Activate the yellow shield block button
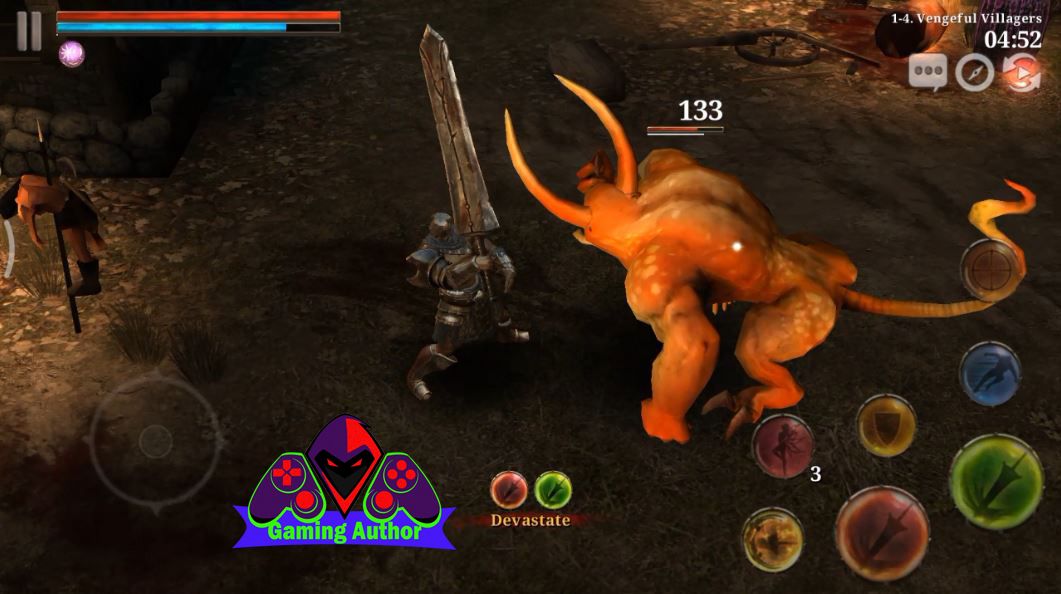Viewport: 1061px width, 594px height. point(886,425)
